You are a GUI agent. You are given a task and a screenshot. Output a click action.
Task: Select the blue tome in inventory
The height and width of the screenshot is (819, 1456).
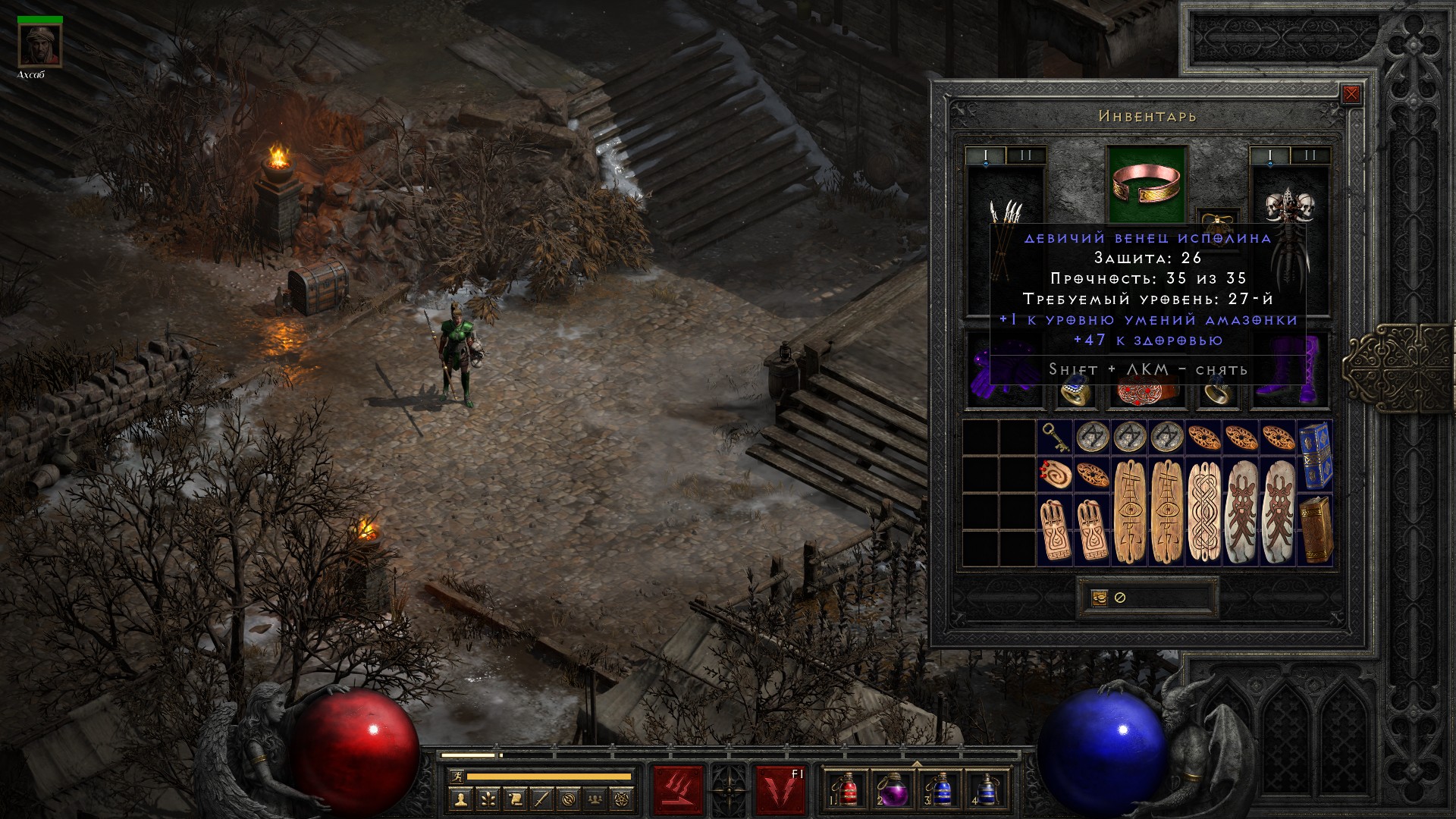pyautogui.click(x=1314, y=456)
